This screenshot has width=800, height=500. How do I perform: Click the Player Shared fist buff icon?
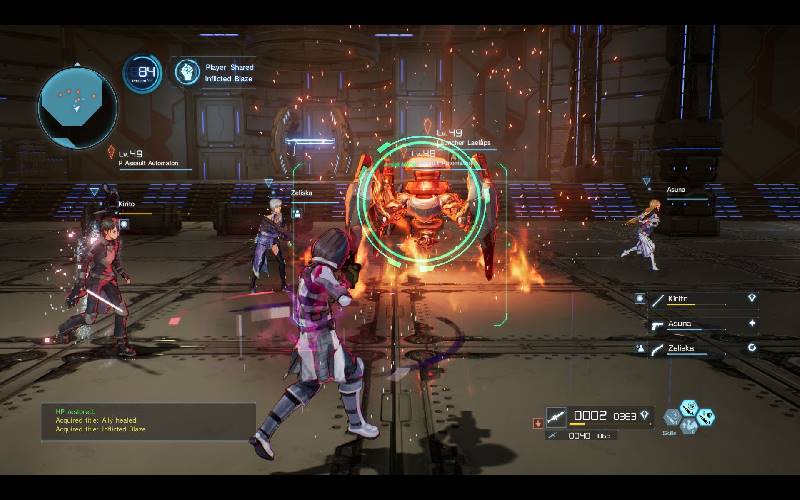tap(187, 71)
